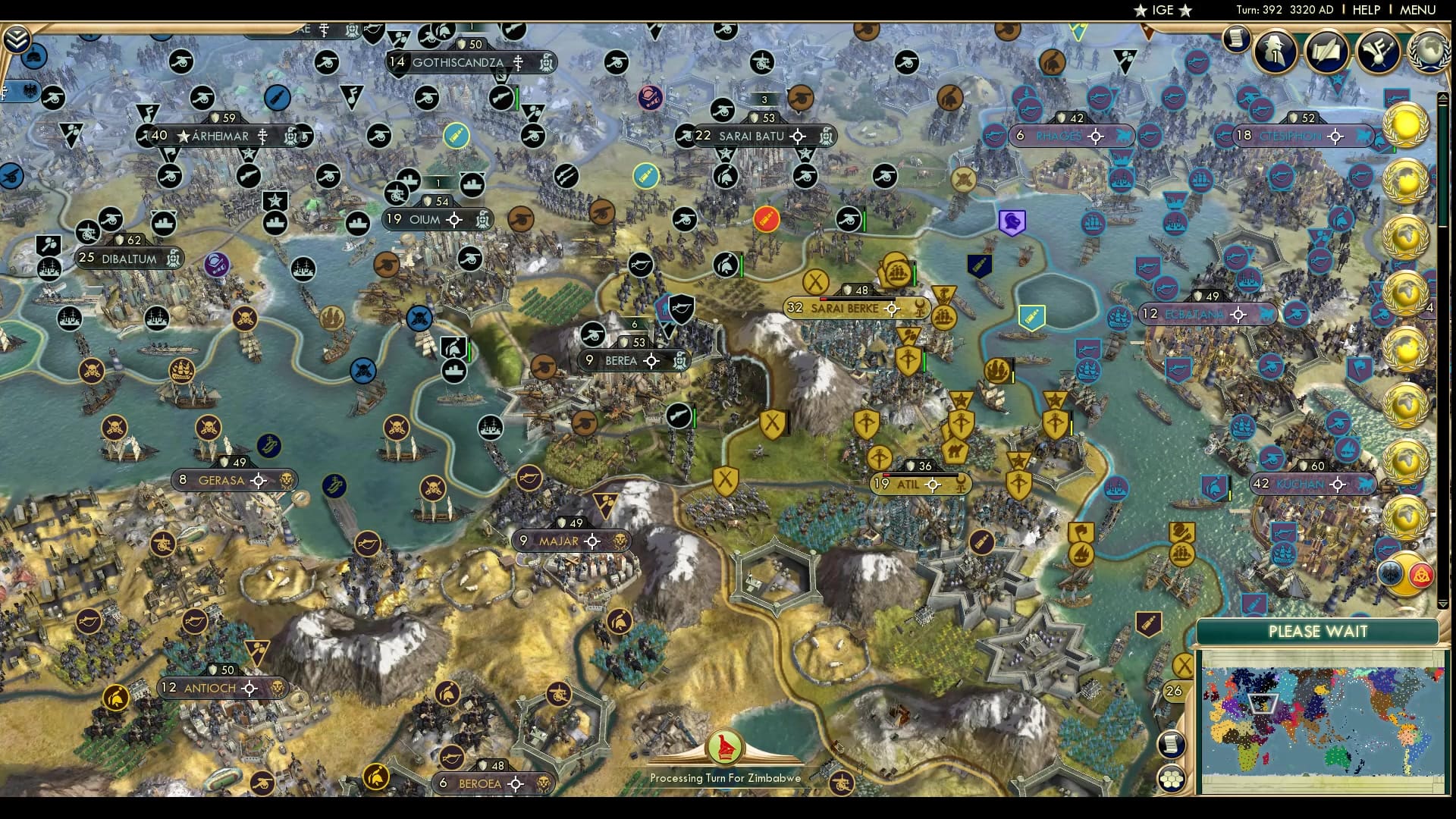The image size is (1456, 819).
Task: Open the HELP item
Action: [x=1365, y=10]
